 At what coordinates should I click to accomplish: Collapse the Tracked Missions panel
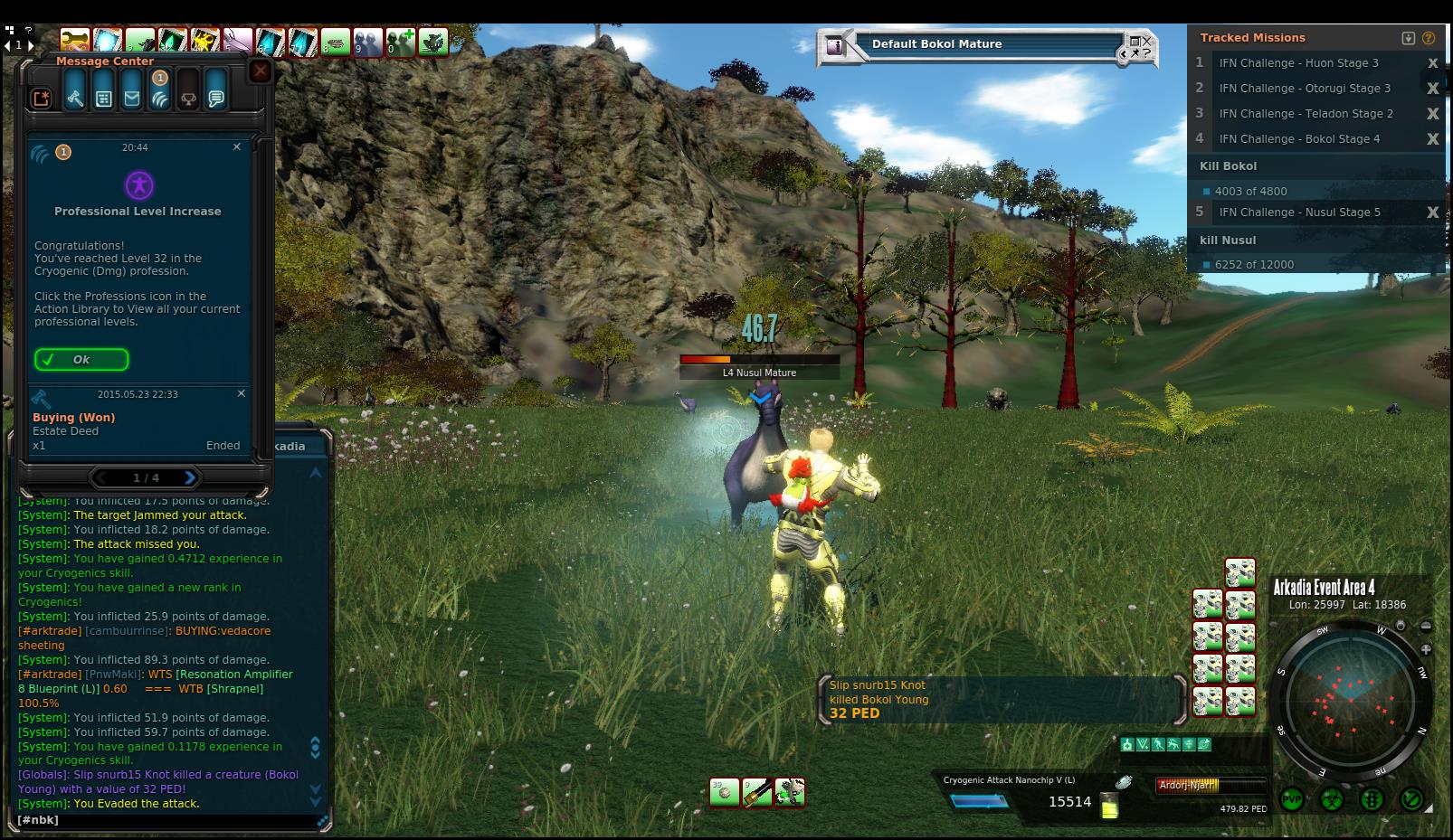point(1408,38)
